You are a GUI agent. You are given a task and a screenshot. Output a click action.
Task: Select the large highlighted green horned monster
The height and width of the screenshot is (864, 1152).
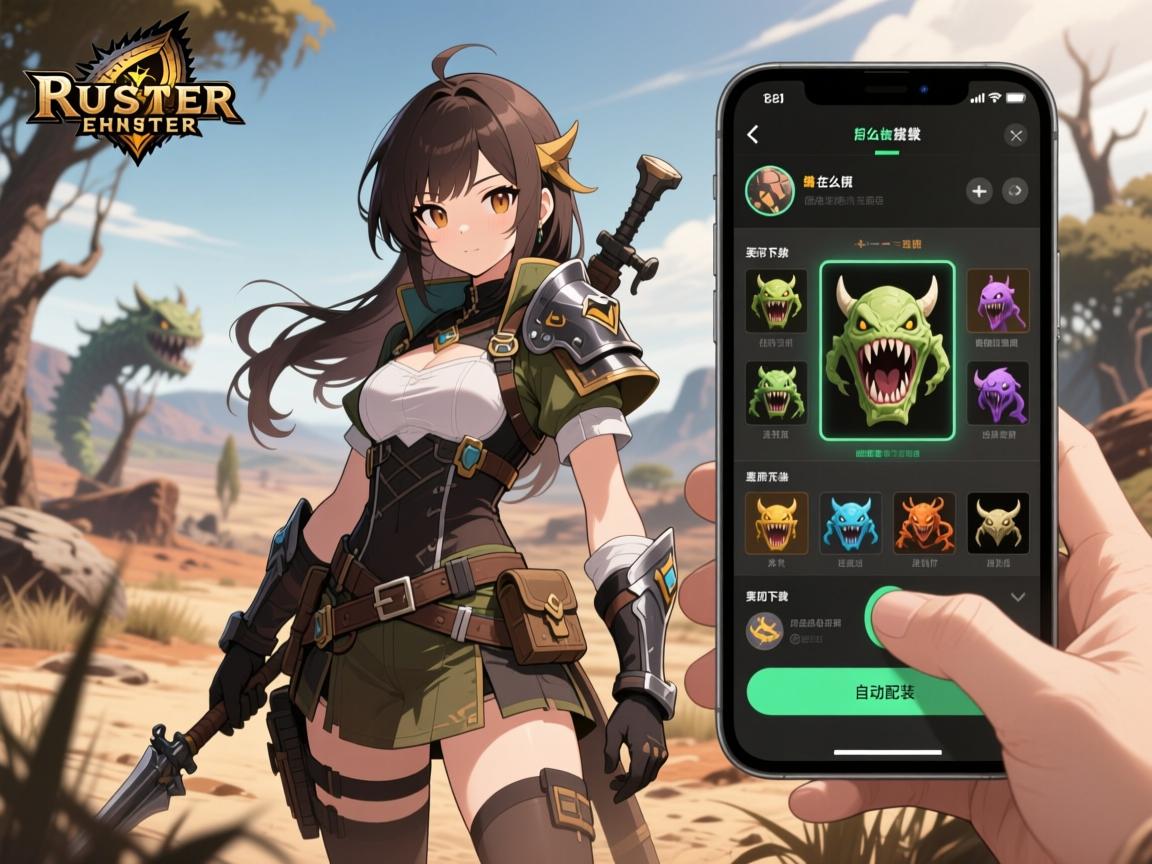[x=886, y=350]
